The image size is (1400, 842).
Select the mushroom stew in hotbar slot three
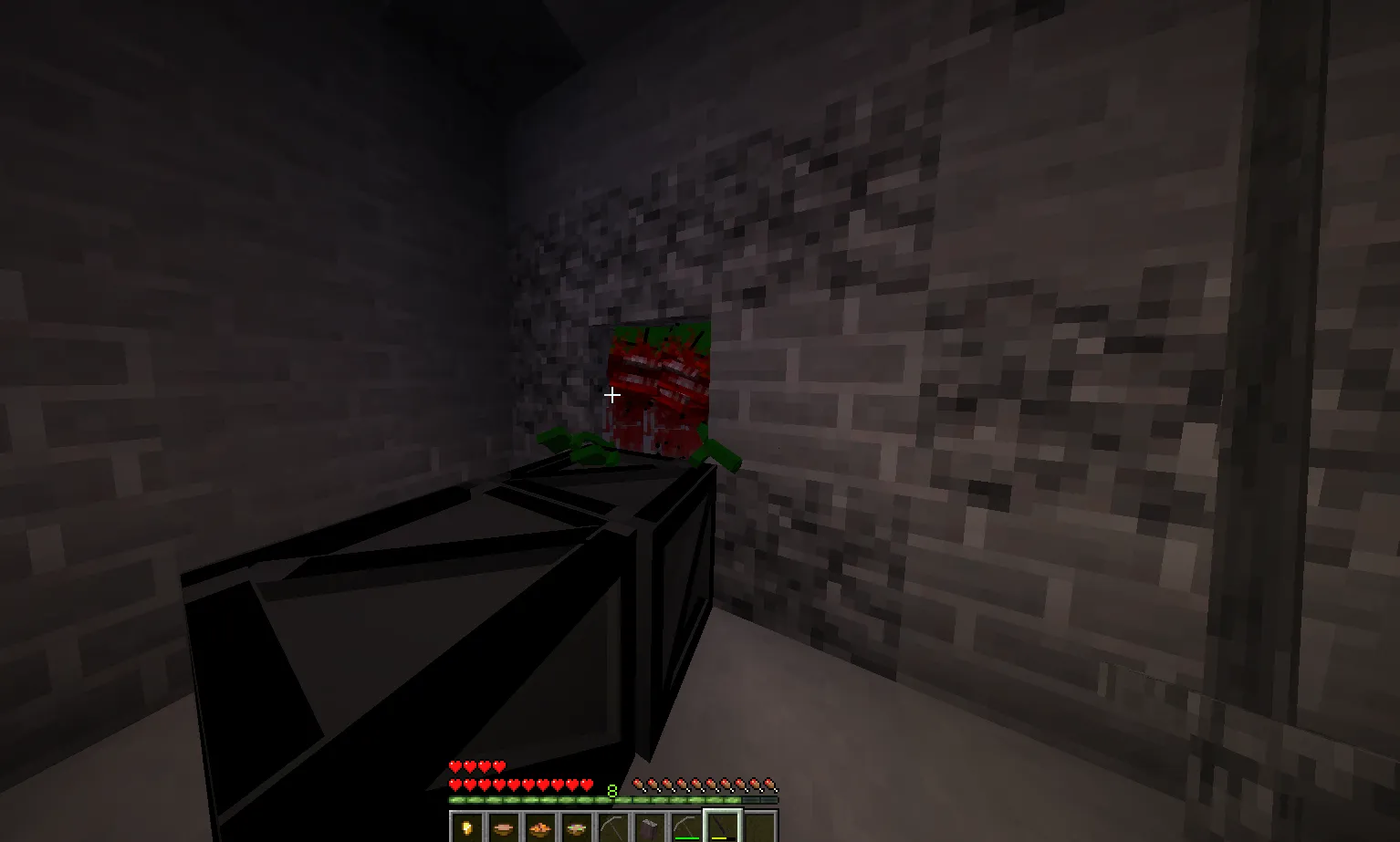pos(538,826)
